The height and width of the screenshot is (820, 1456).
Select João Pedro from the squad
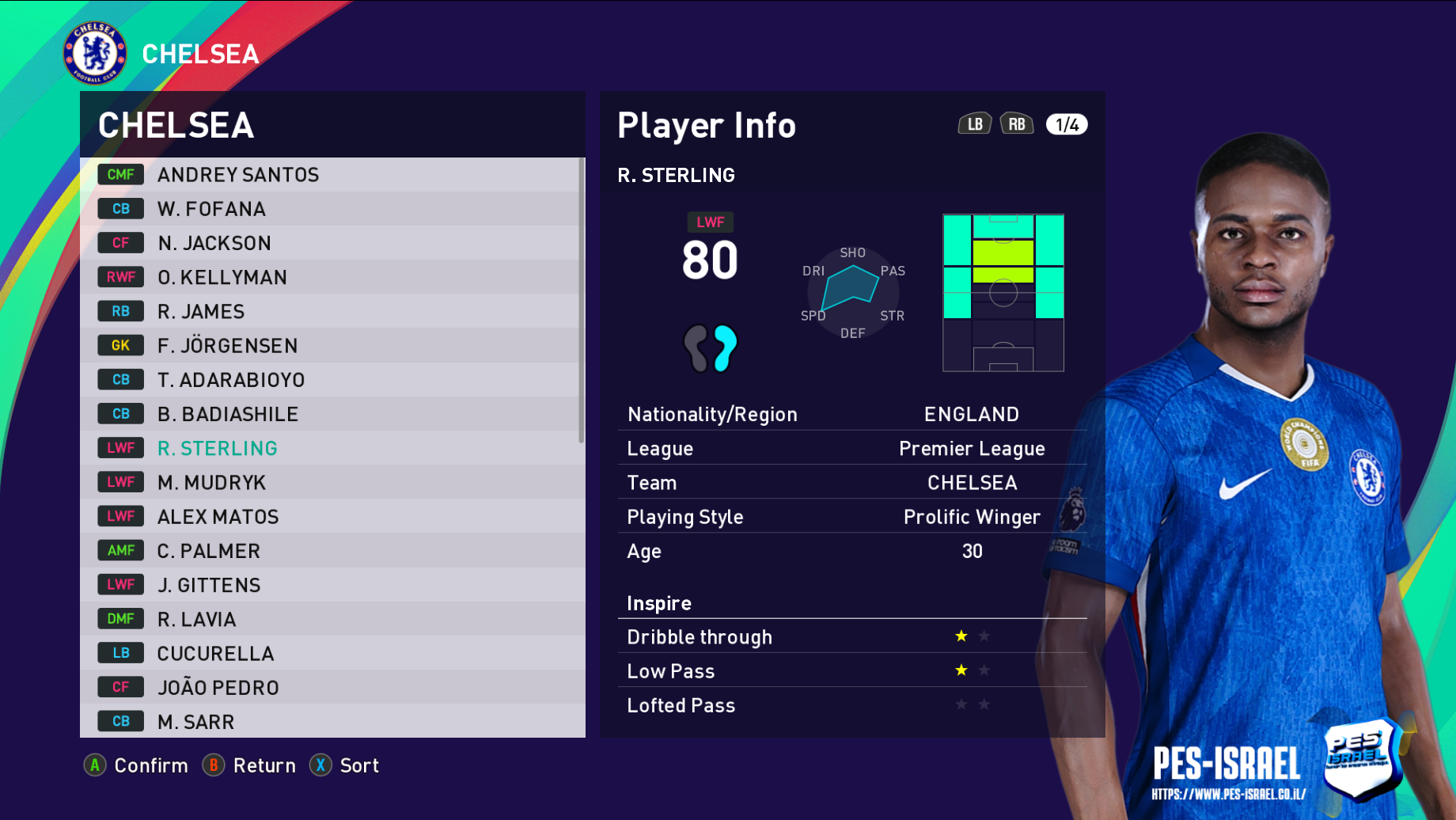(x=218, y=687)
